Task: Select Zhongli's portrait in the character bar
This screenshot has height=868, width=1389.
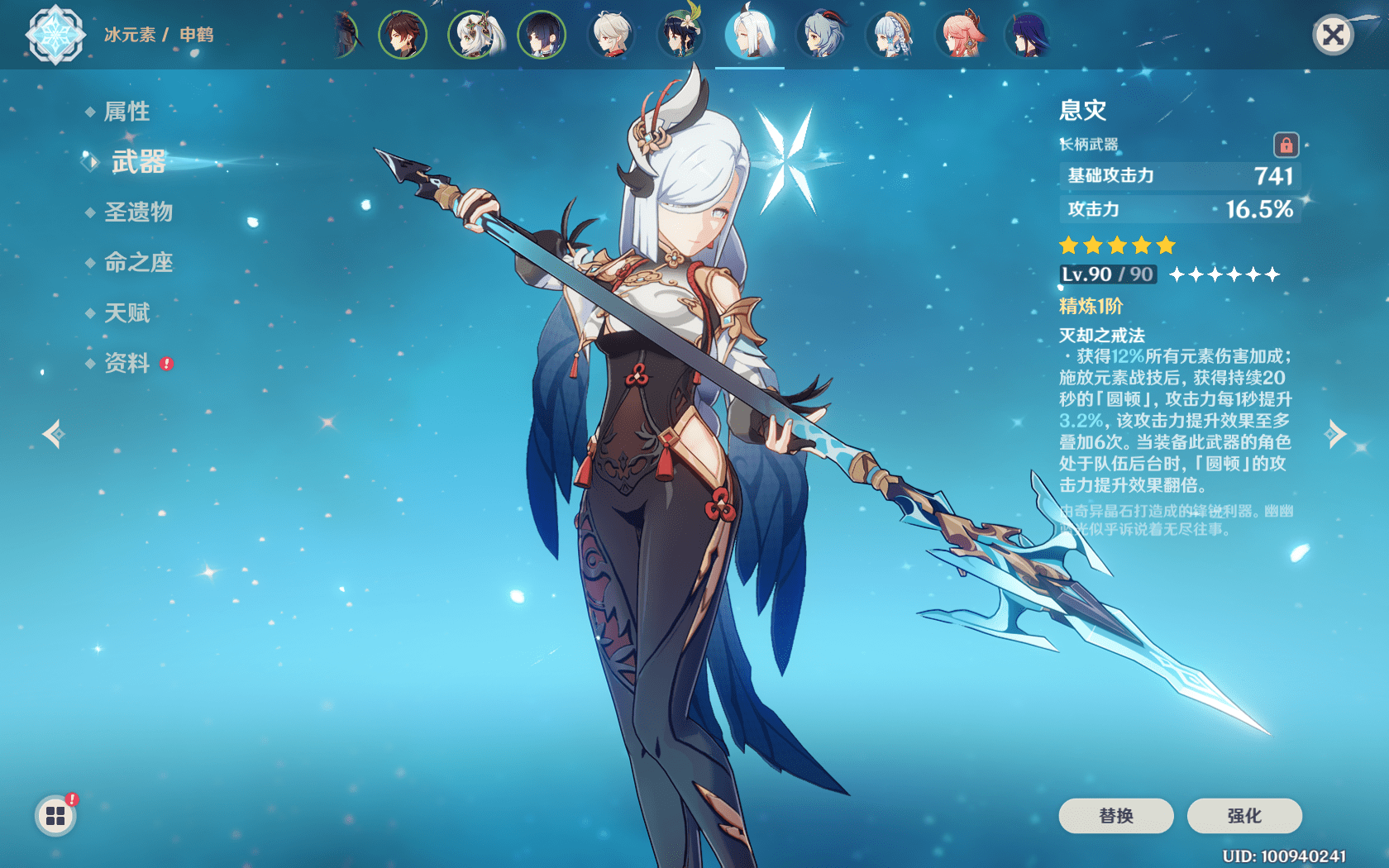Action: pos(403,36)
